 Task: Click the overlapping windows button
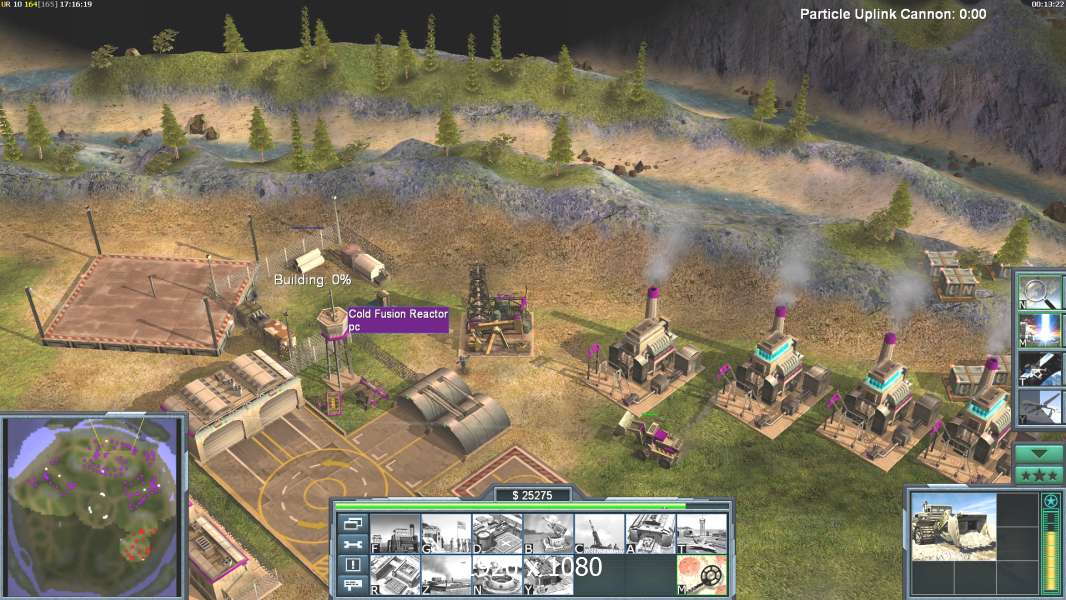point(353,523)
